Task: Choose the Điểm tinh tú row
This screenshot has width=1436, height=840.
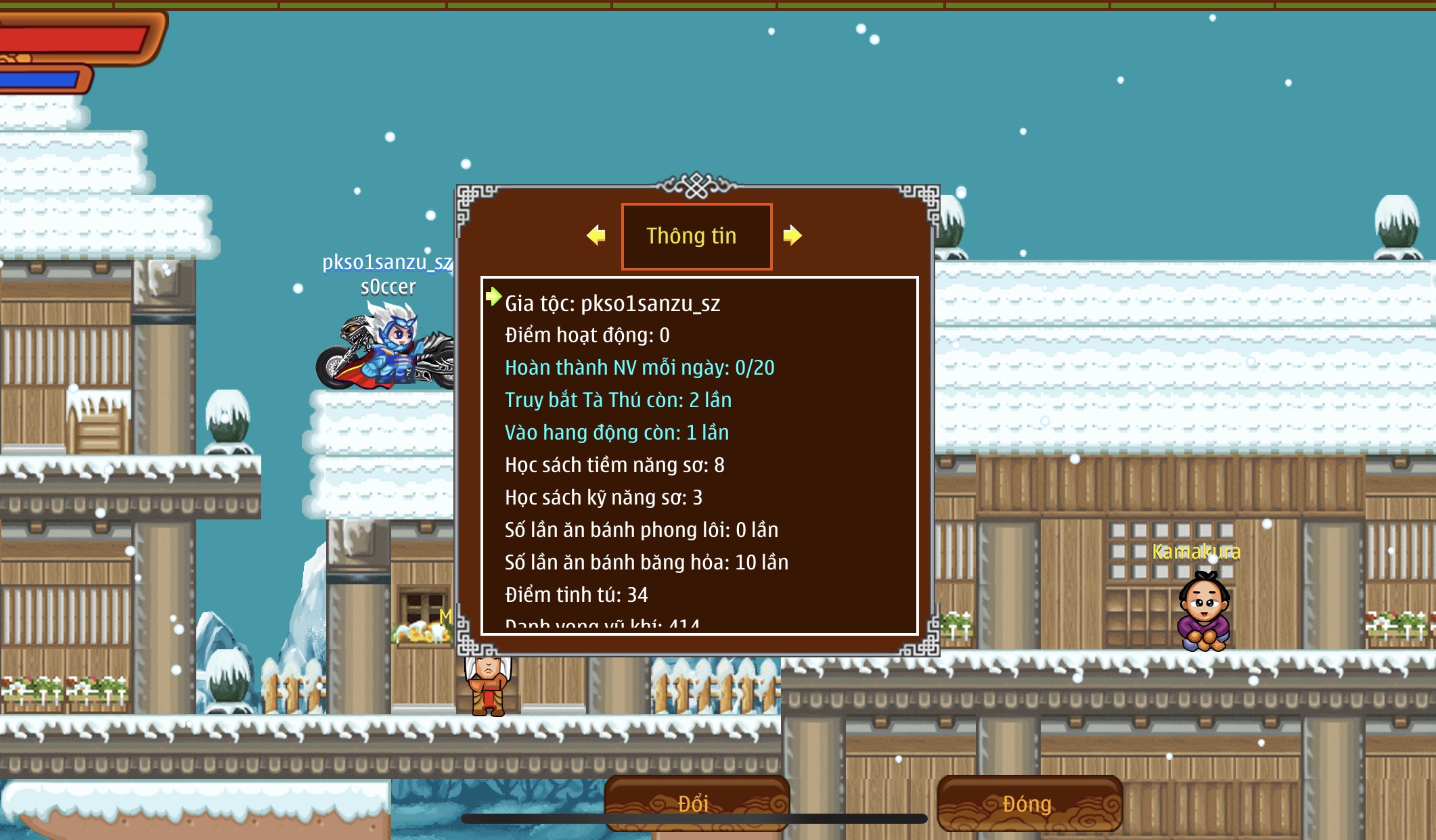Action: click(x=577, y=595)
